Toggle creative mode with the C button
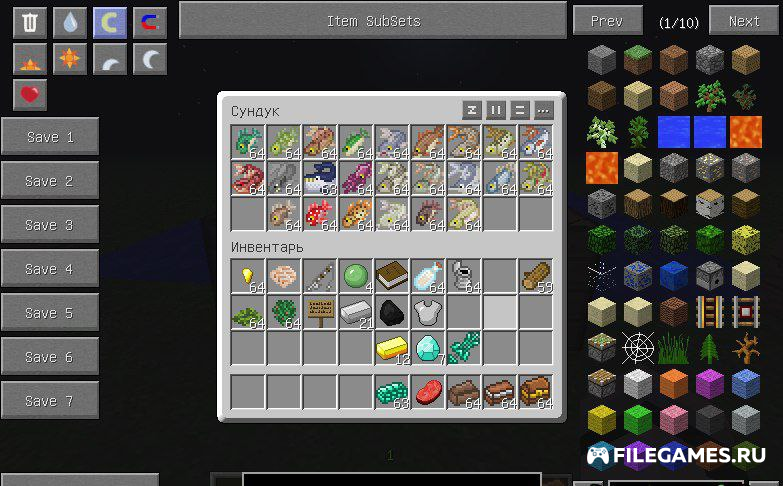 (109, 23)
